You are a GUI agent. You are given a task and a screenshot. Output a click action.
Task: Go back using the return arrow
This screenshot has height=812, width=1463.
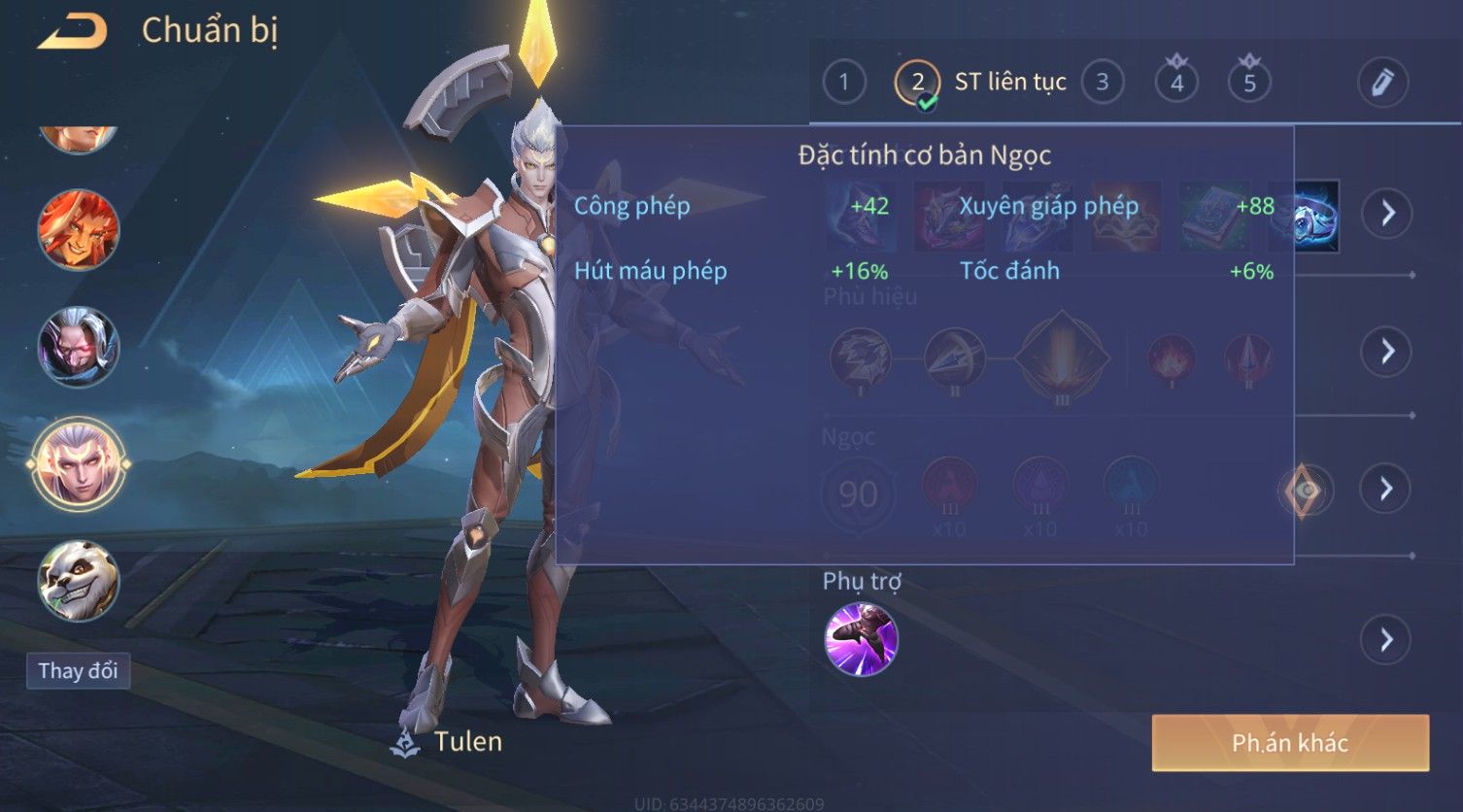point(72,32)
